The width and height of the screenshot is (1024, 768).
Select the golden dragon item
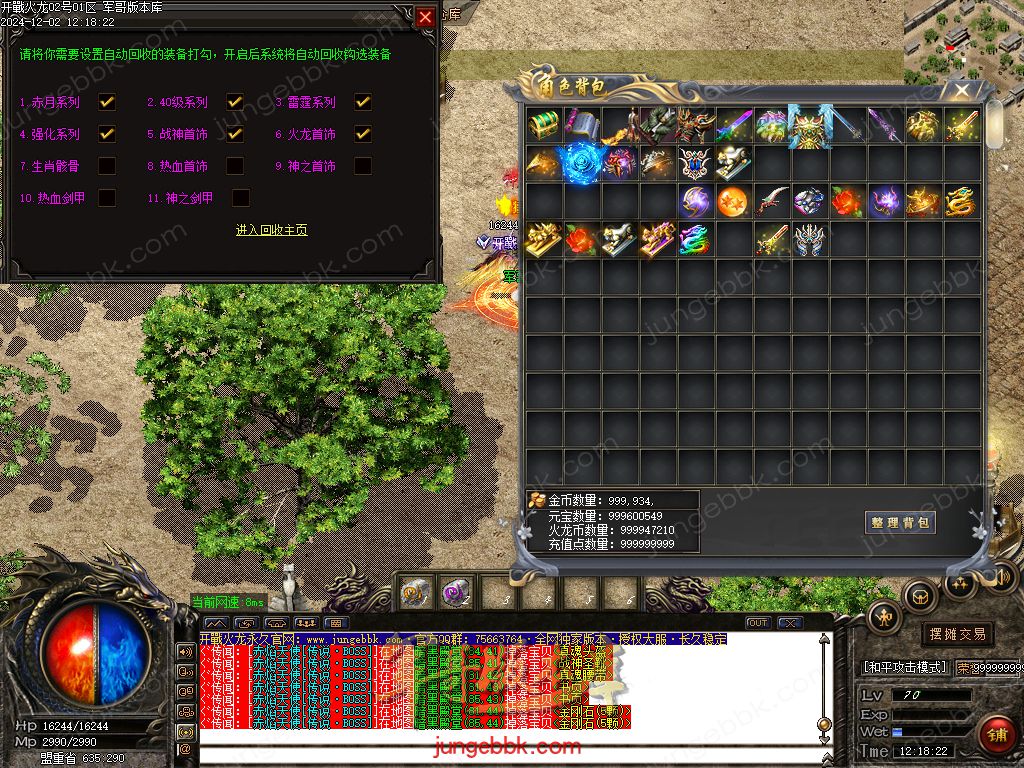point(961,201)
